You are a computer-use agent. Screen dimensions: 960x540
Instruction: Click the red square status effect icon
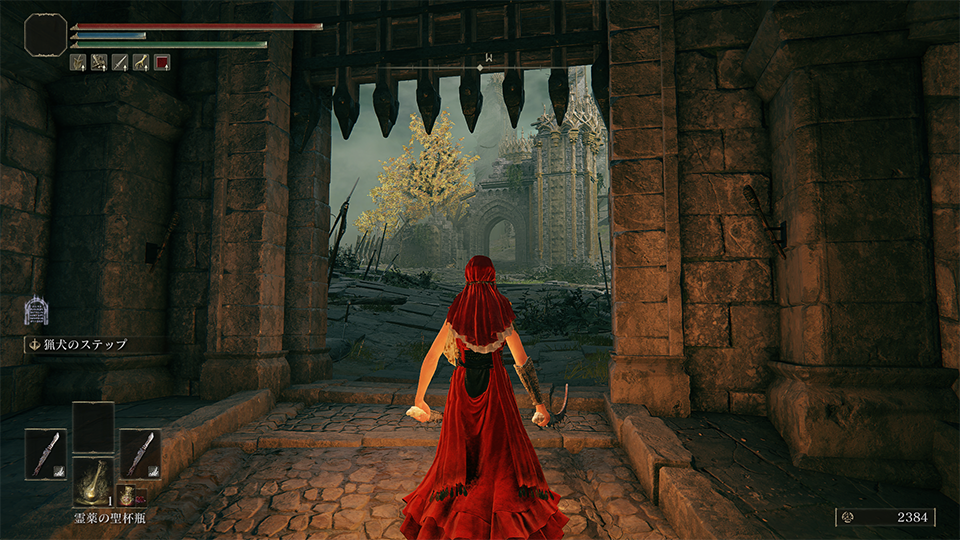[162, 62]
